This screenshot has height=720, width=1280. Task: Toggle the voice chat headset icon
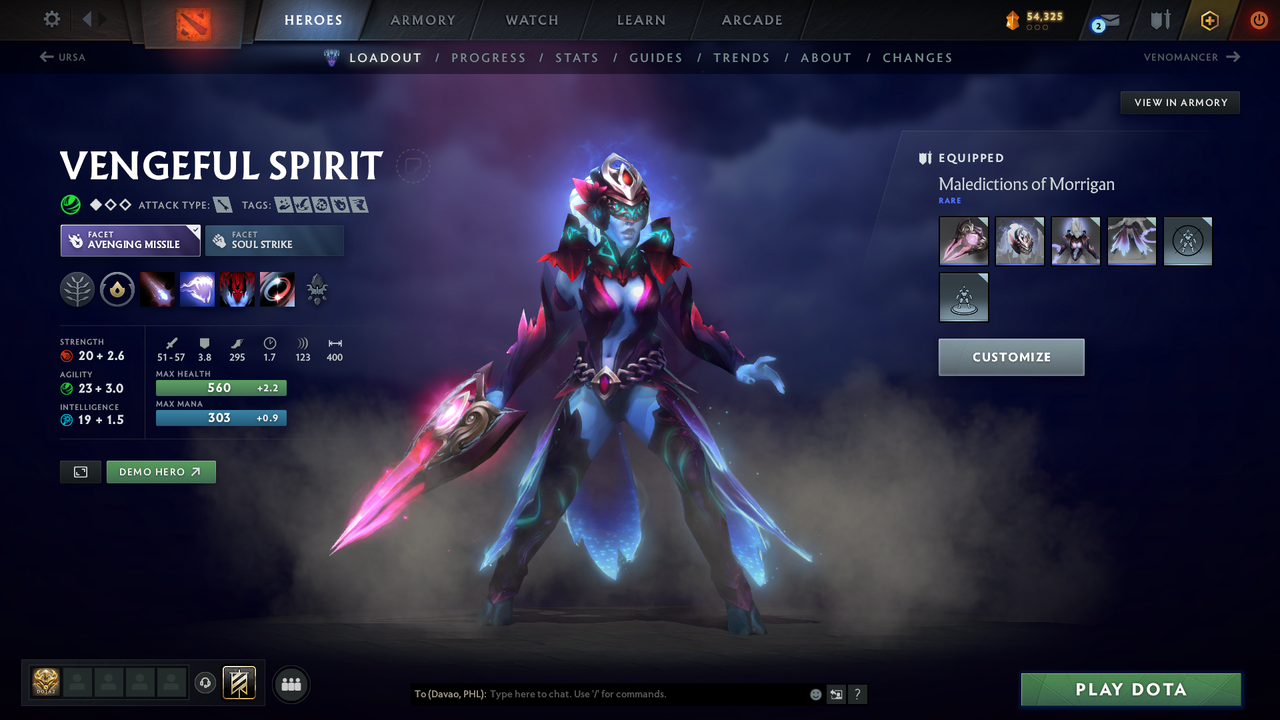(x=207, y=683)
